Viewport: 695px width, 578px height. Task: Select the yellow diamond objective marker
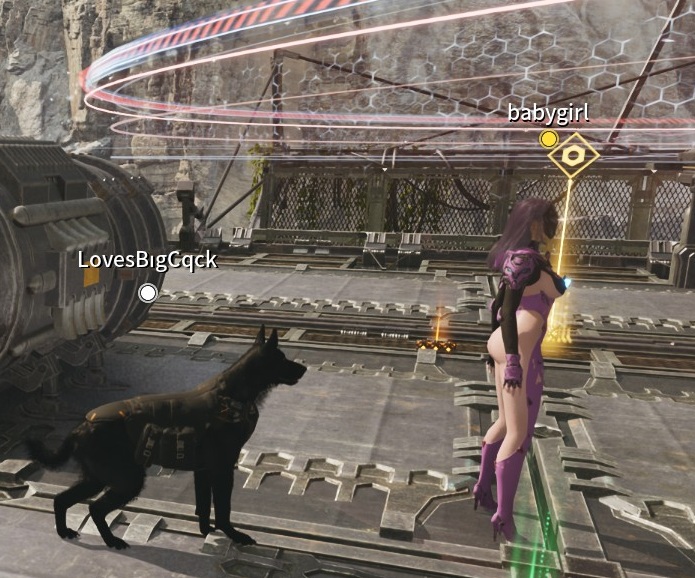(x=573, y=156)
